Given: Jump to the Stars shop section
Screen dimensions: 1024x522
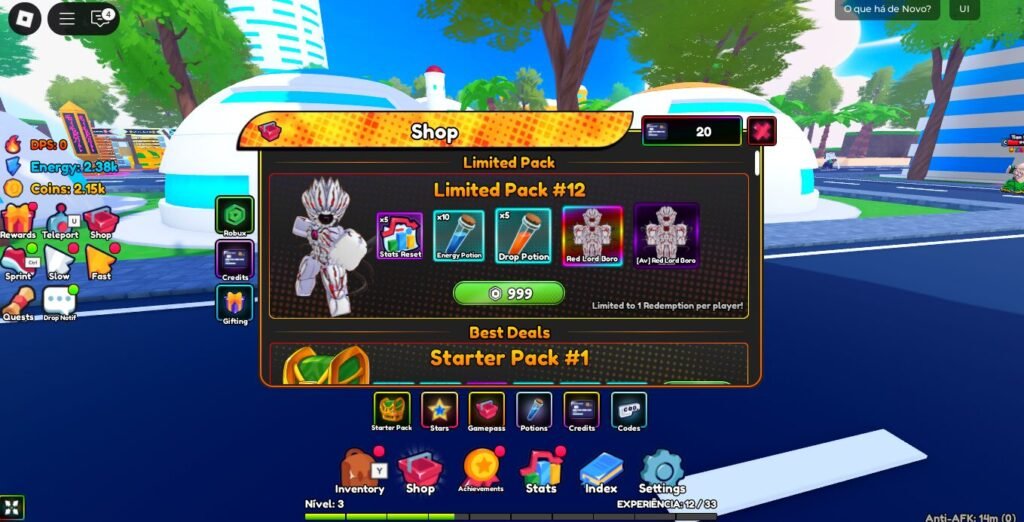Looking at the screenshot, I should point(440,410).
